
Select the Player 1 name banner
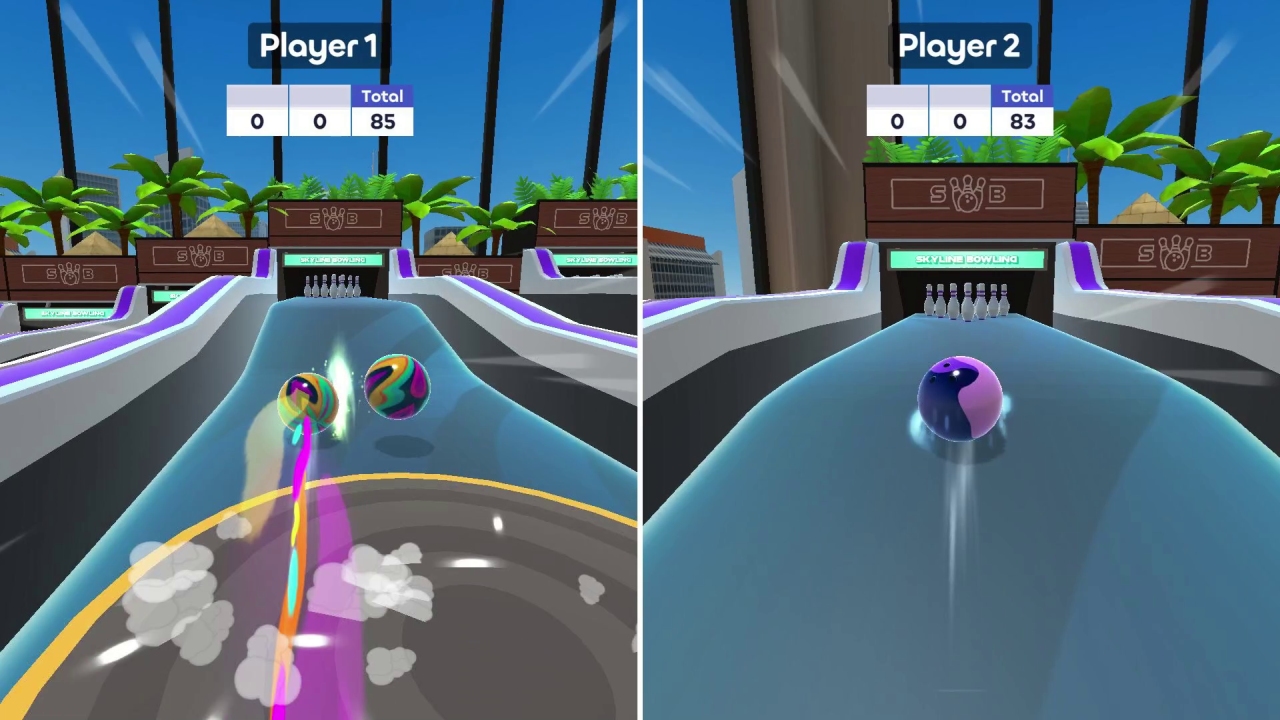click(x=316, y=45)
